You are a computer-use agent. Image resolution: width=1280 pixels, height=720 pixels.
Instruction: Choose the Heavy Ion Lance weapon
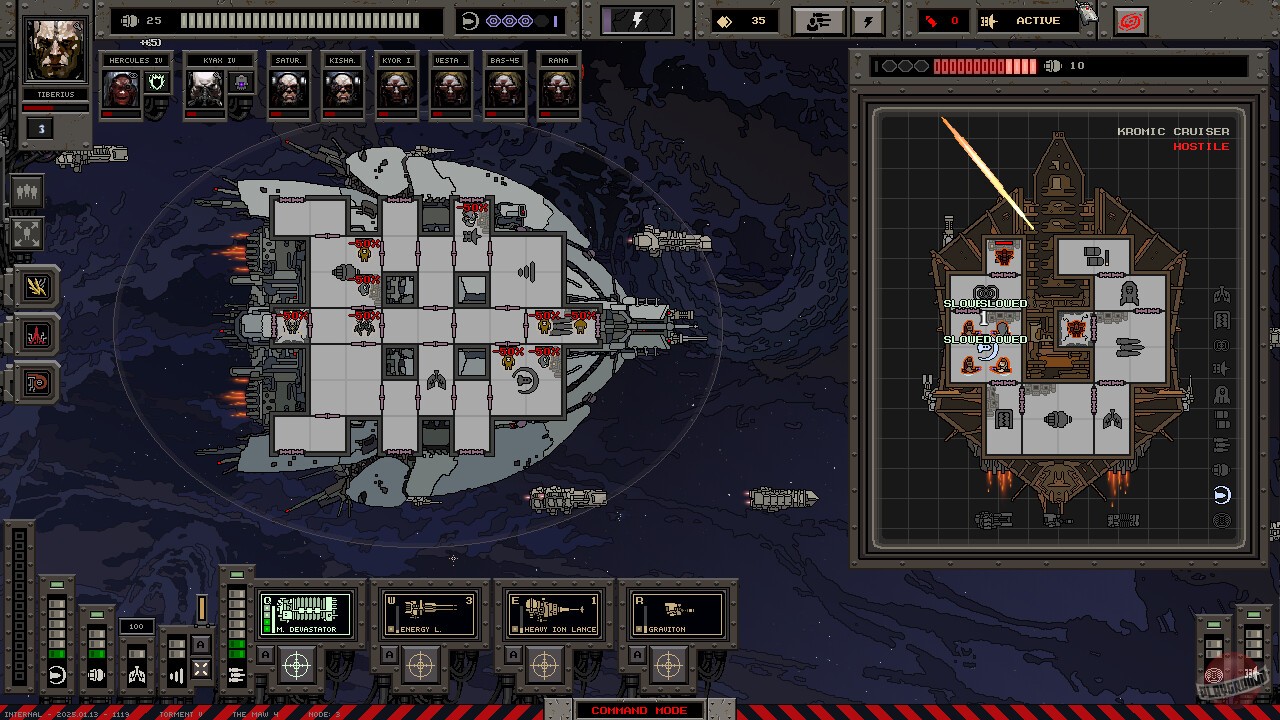(553, 614)
